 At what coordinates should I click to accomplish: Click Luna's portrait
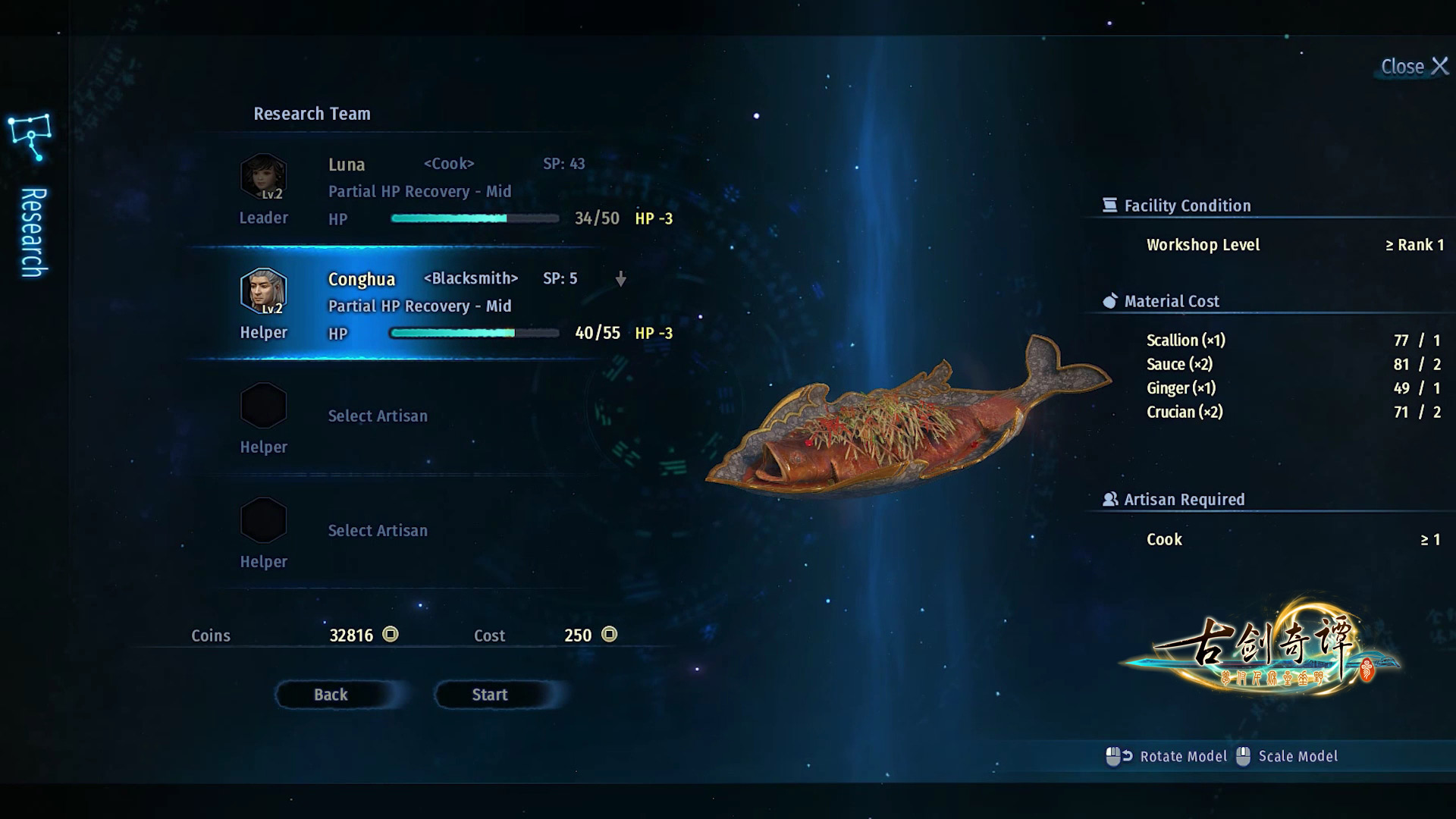(x=263, y=177)
